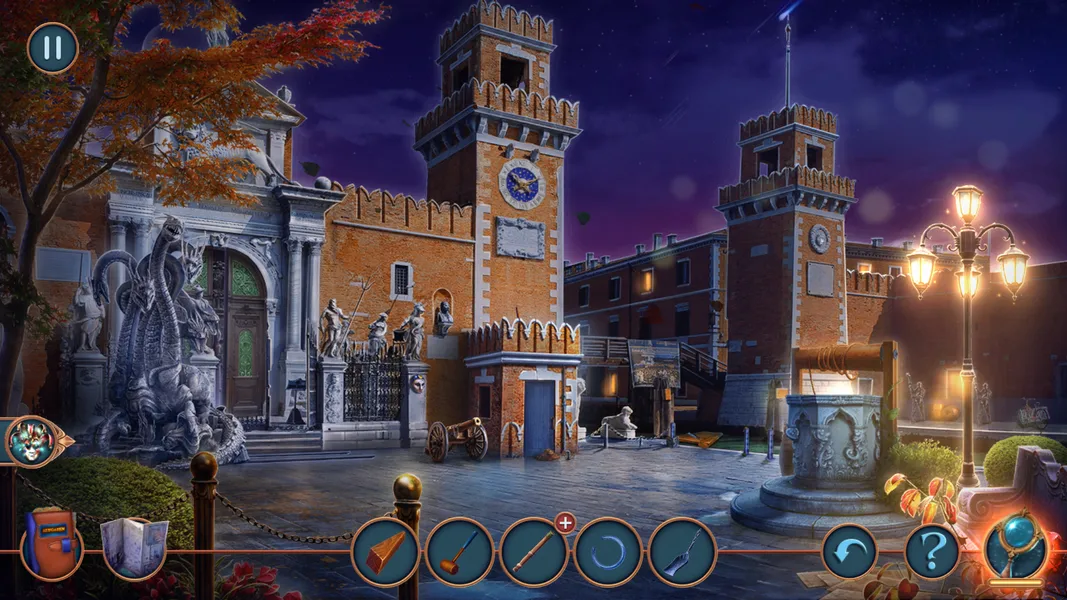1067x600 pixels.
Task: Pause the game with the pause button
Action: [52, 48]
